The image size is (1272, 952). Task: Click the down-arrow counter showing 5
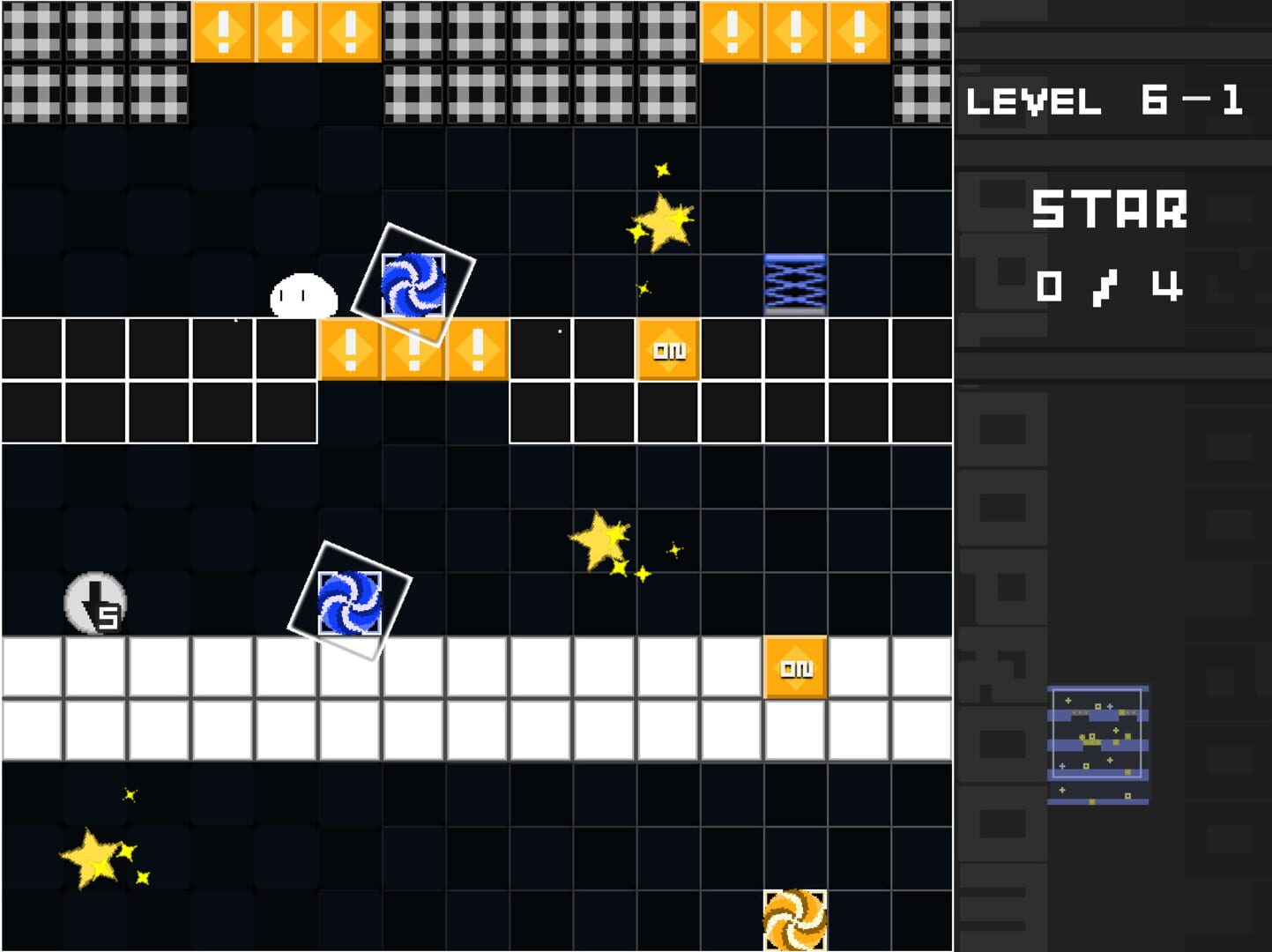96,604
